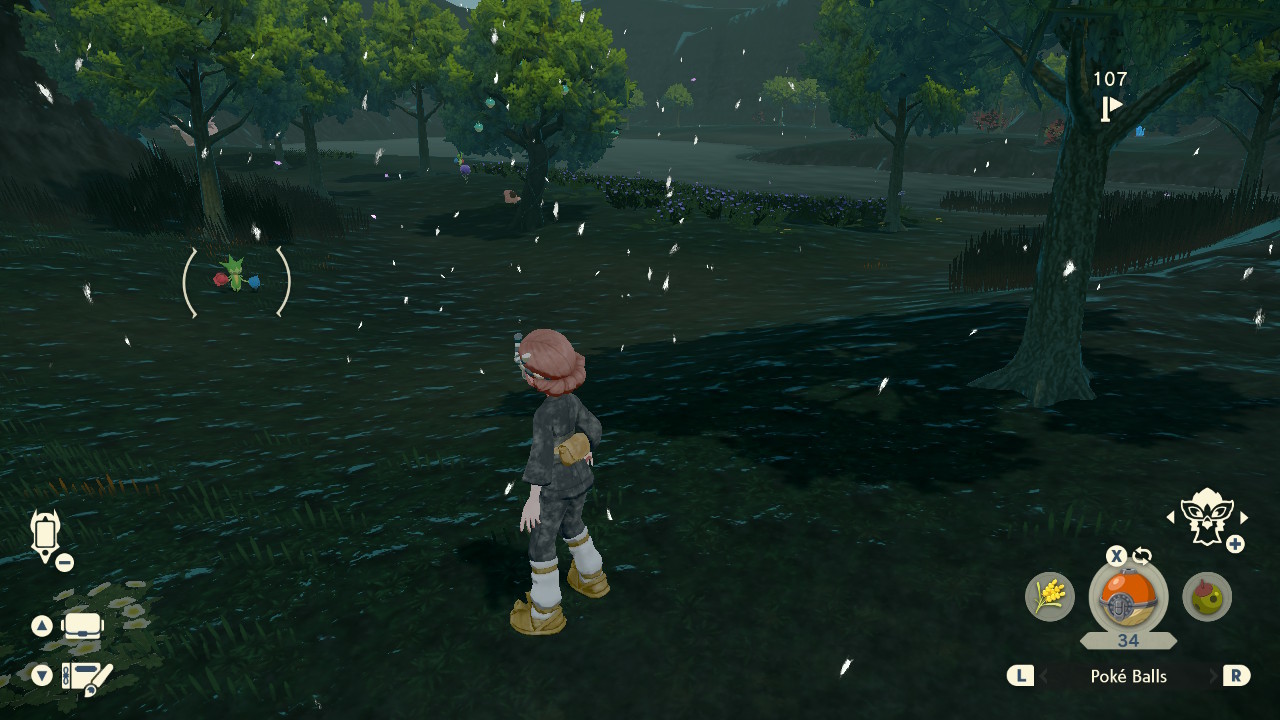
Task: Toggle the cycle arrows beside the X button
Action: [1141, 554]
